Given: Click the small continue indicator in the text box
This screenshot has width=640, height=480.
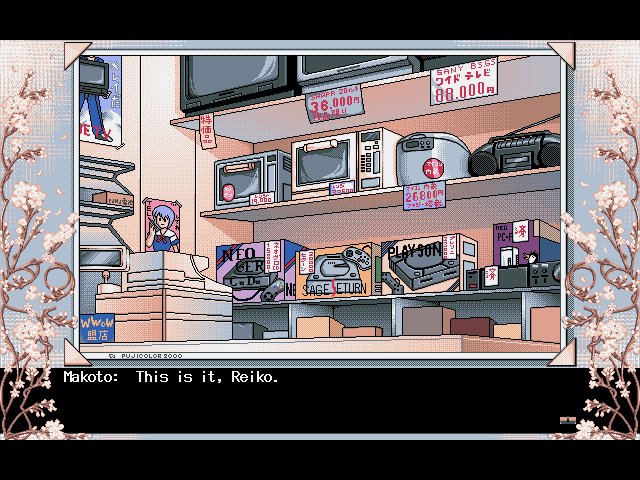Looking at the screenshot, I should (x=567, y=421).
